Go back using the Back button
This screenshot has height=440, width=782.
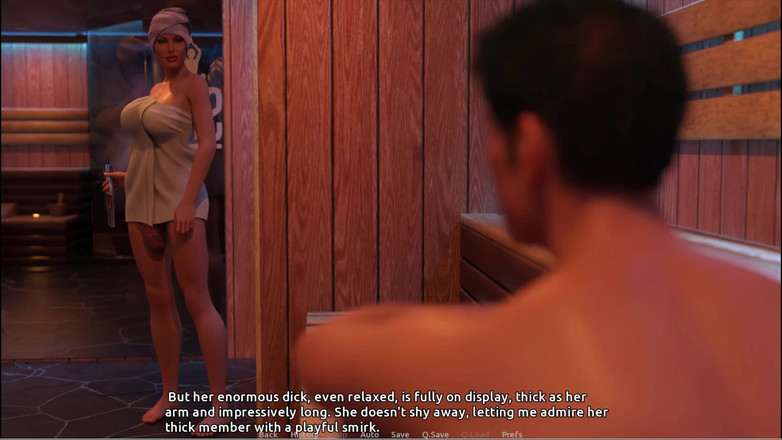(268, 435)
